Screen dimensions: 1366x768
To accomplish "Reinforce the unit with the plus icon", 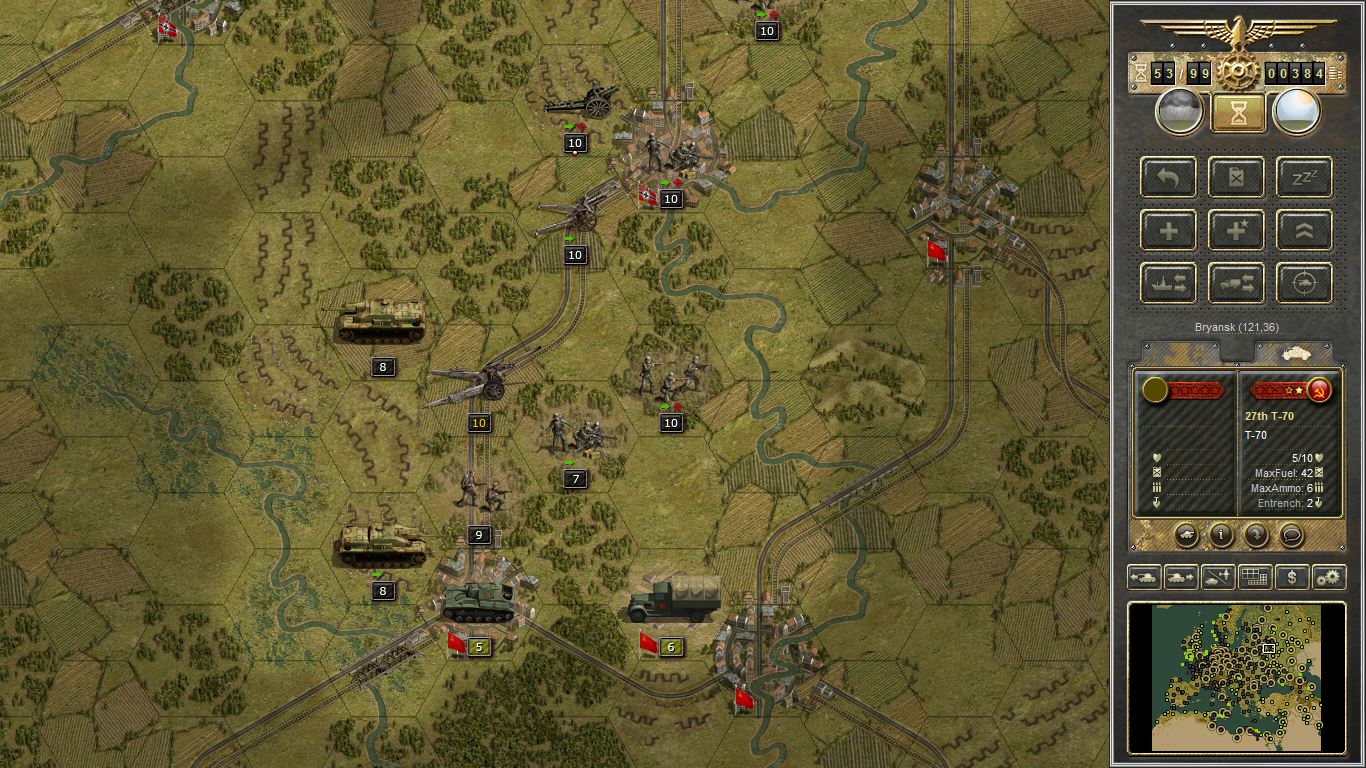I will point(1167,230).
